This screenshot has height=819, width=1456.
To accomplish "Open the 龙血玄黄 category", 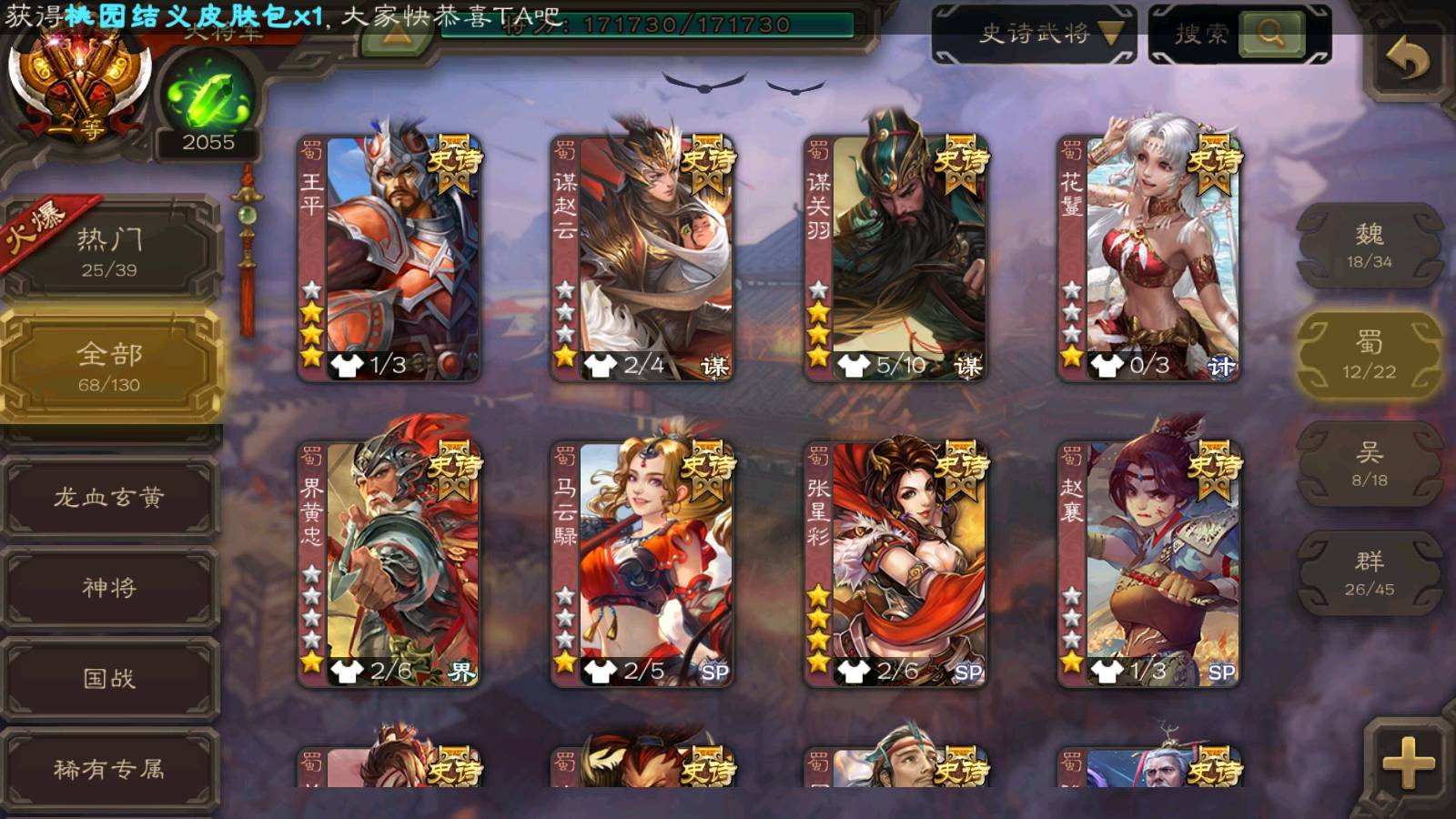I will pyautogui.click(x=109, y=497).
